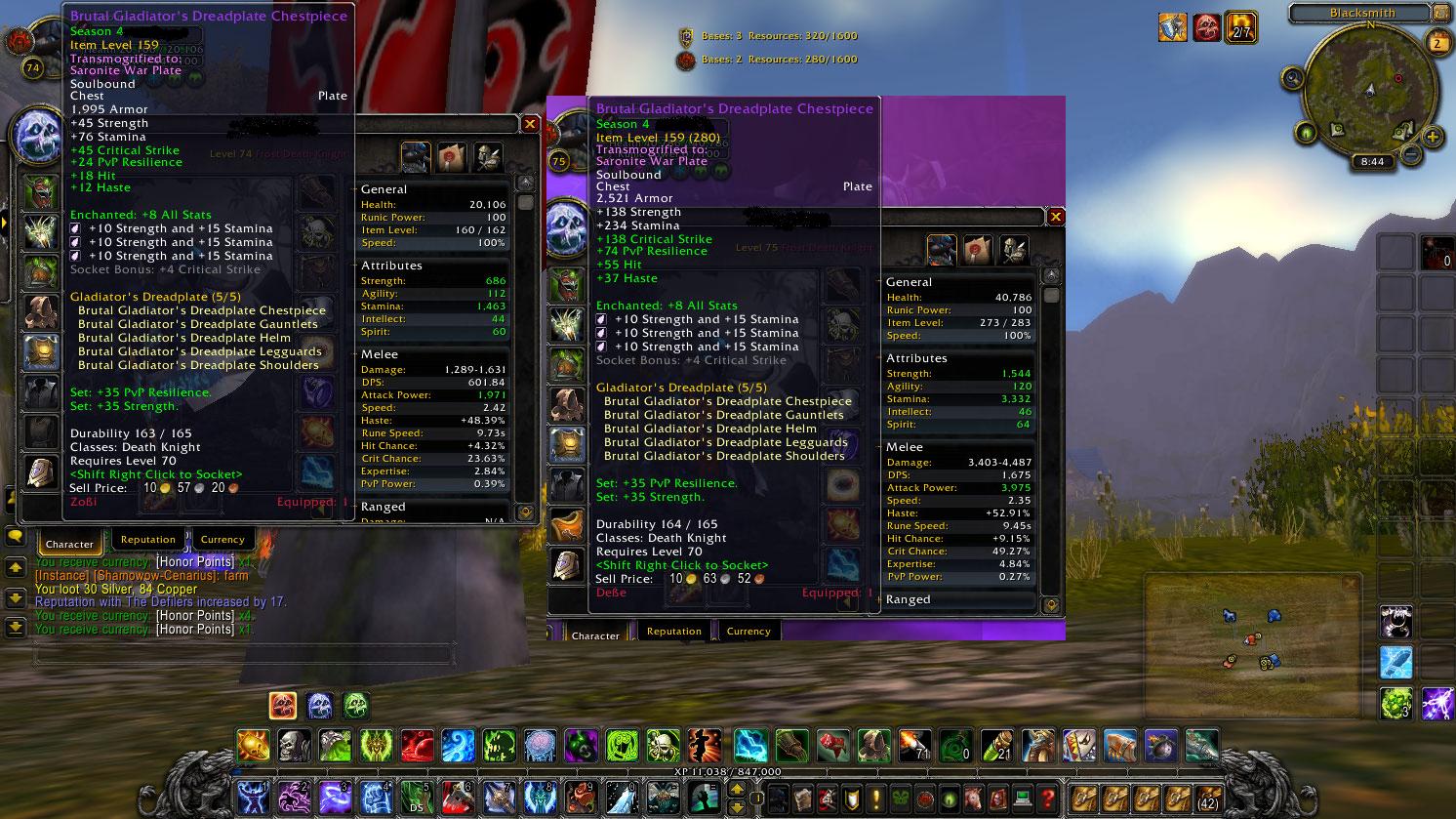Switch to the Currency tab above the chat log
The image size is (1456, 819).
coord(222,540)
